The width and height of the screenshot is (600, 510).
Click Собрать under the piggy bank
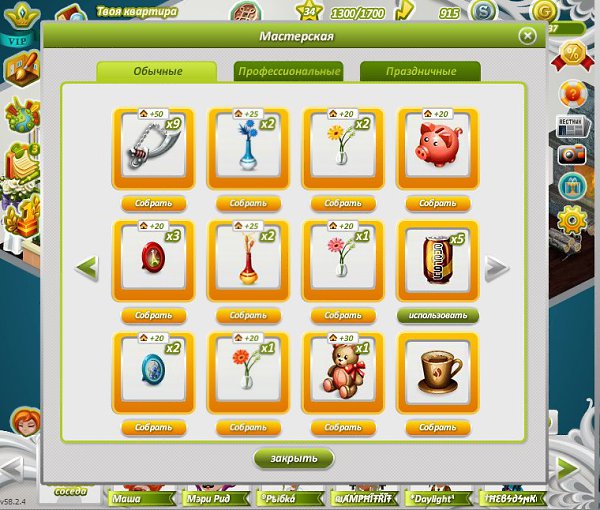pos(437,203)
